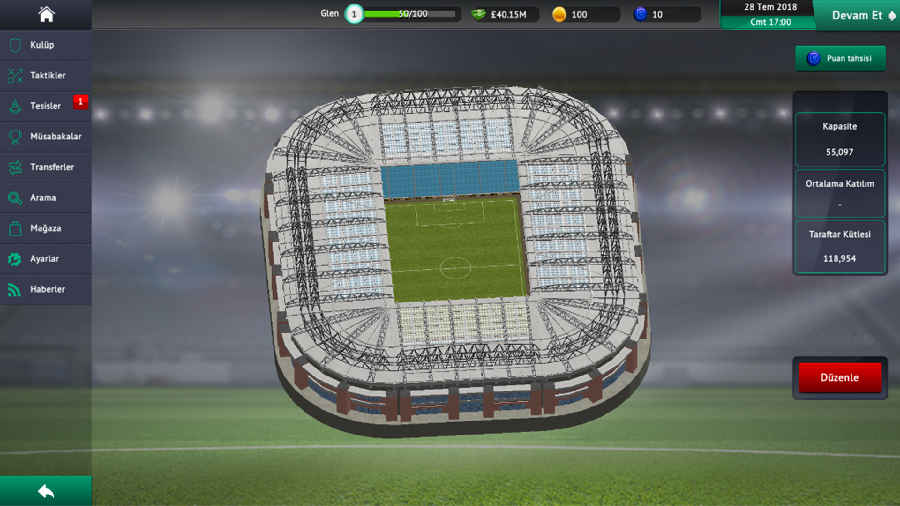The width and height of the screenshot is (900, 506).
Task: Click the home icon
Action: coord(46,14)
